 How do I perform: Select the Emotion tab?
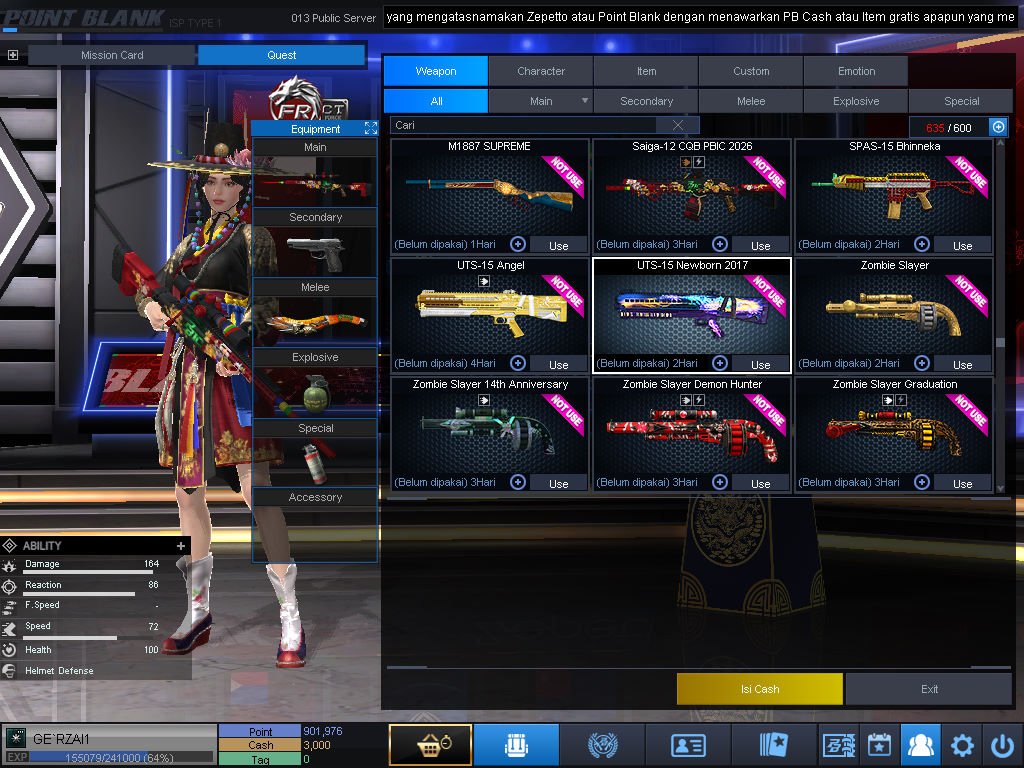(856, 71)
